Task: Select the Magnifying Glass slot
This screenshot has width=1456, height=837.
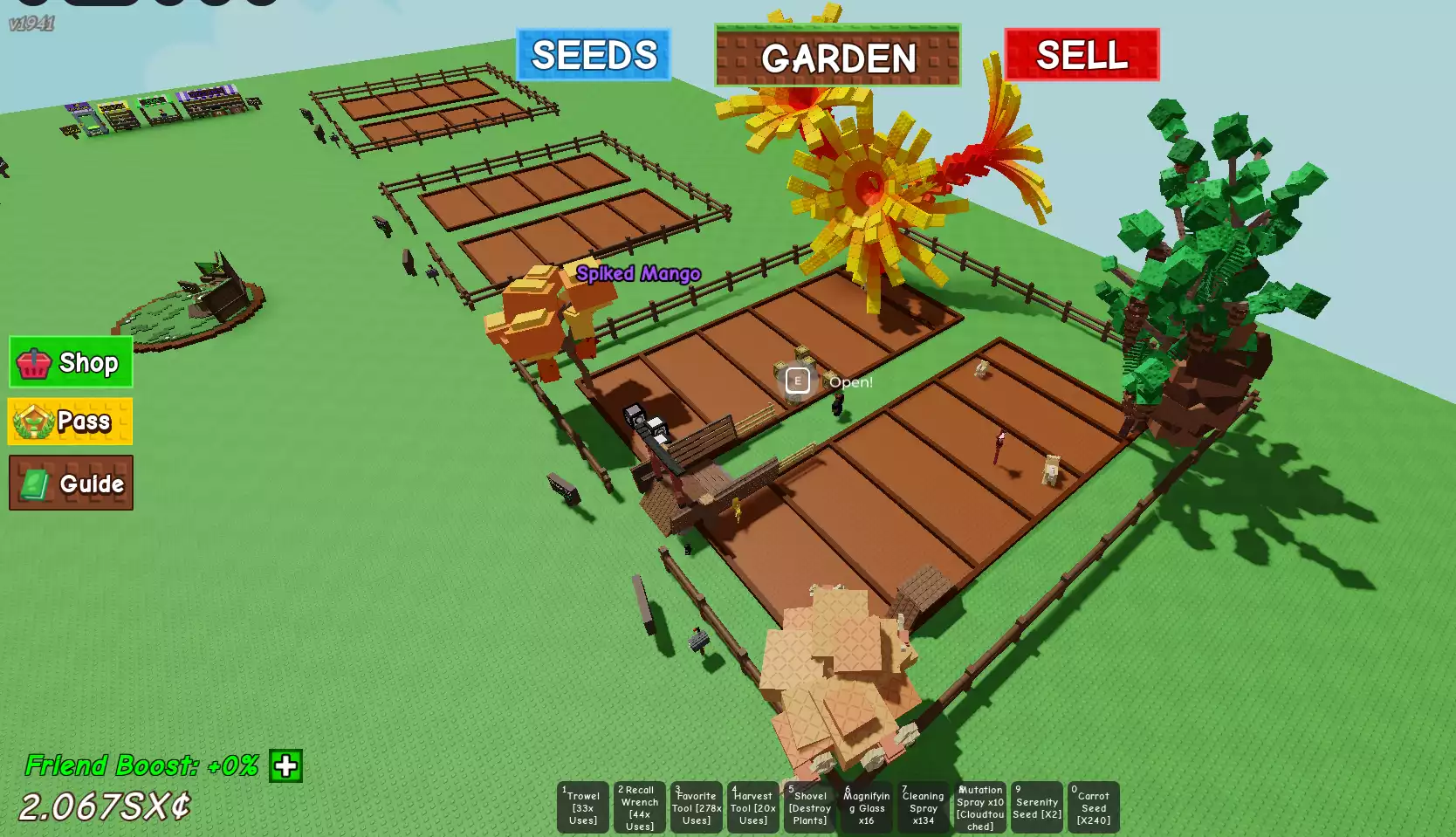Action: (x=867, y=807)
